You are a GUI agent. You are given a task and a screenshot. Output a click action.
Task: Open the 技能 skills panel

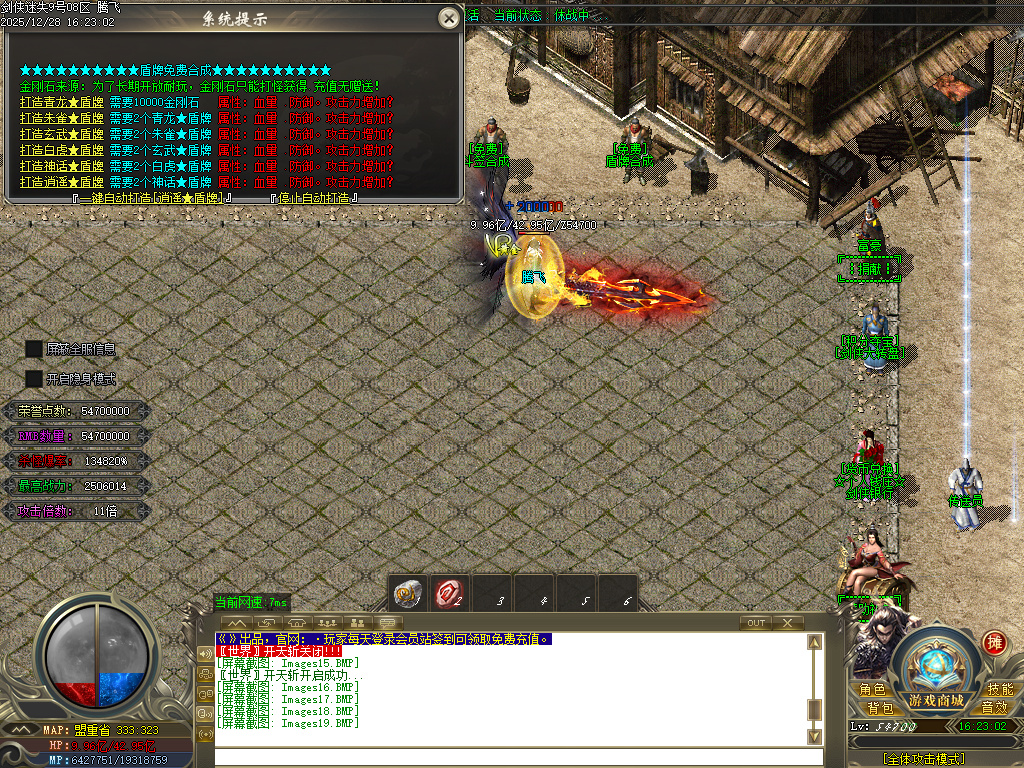click(x=1000, y=690)
